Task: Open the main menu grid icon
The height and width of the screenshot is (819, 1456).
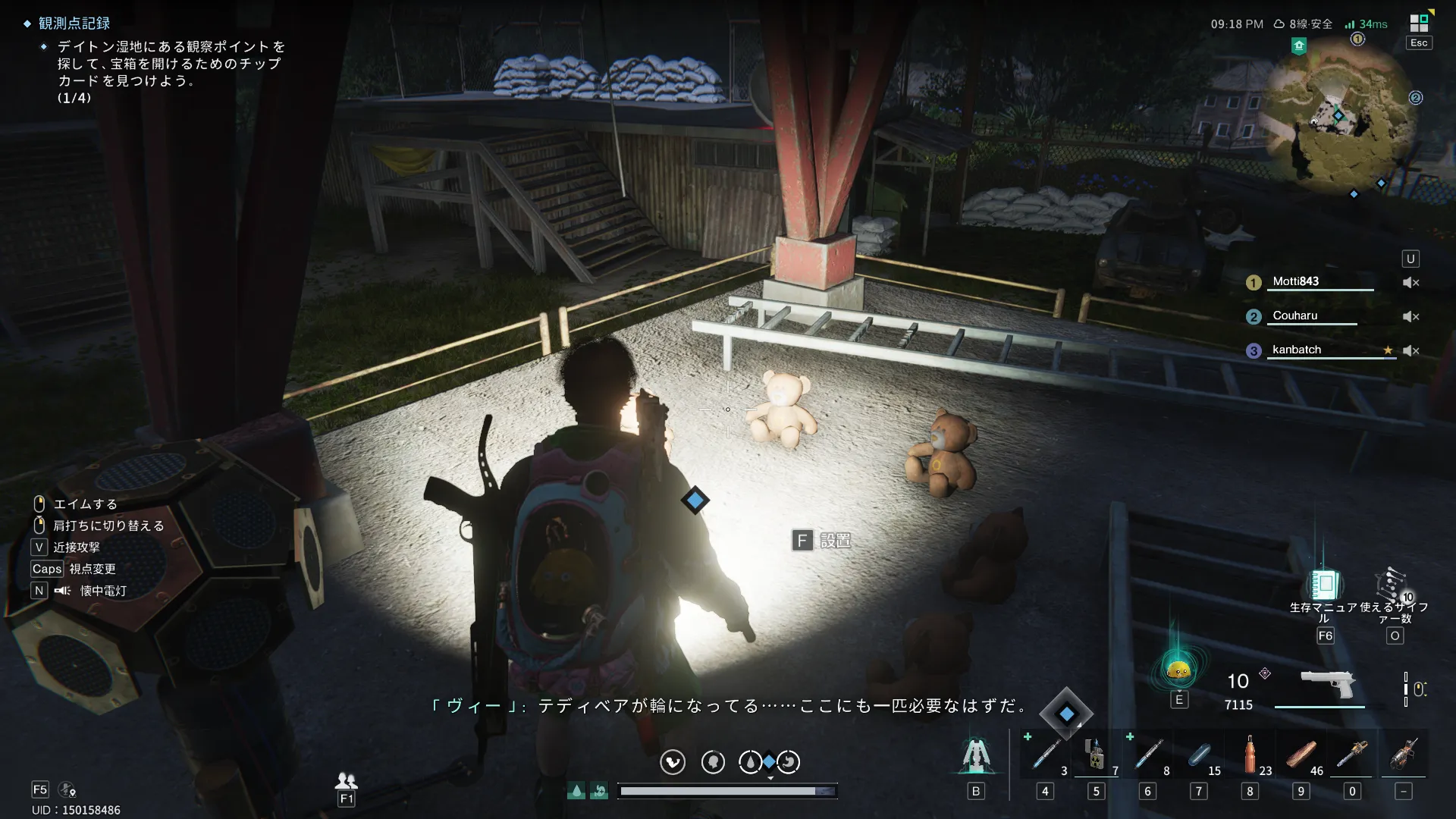Action: pyautogui.click(x=1419, y=23)
